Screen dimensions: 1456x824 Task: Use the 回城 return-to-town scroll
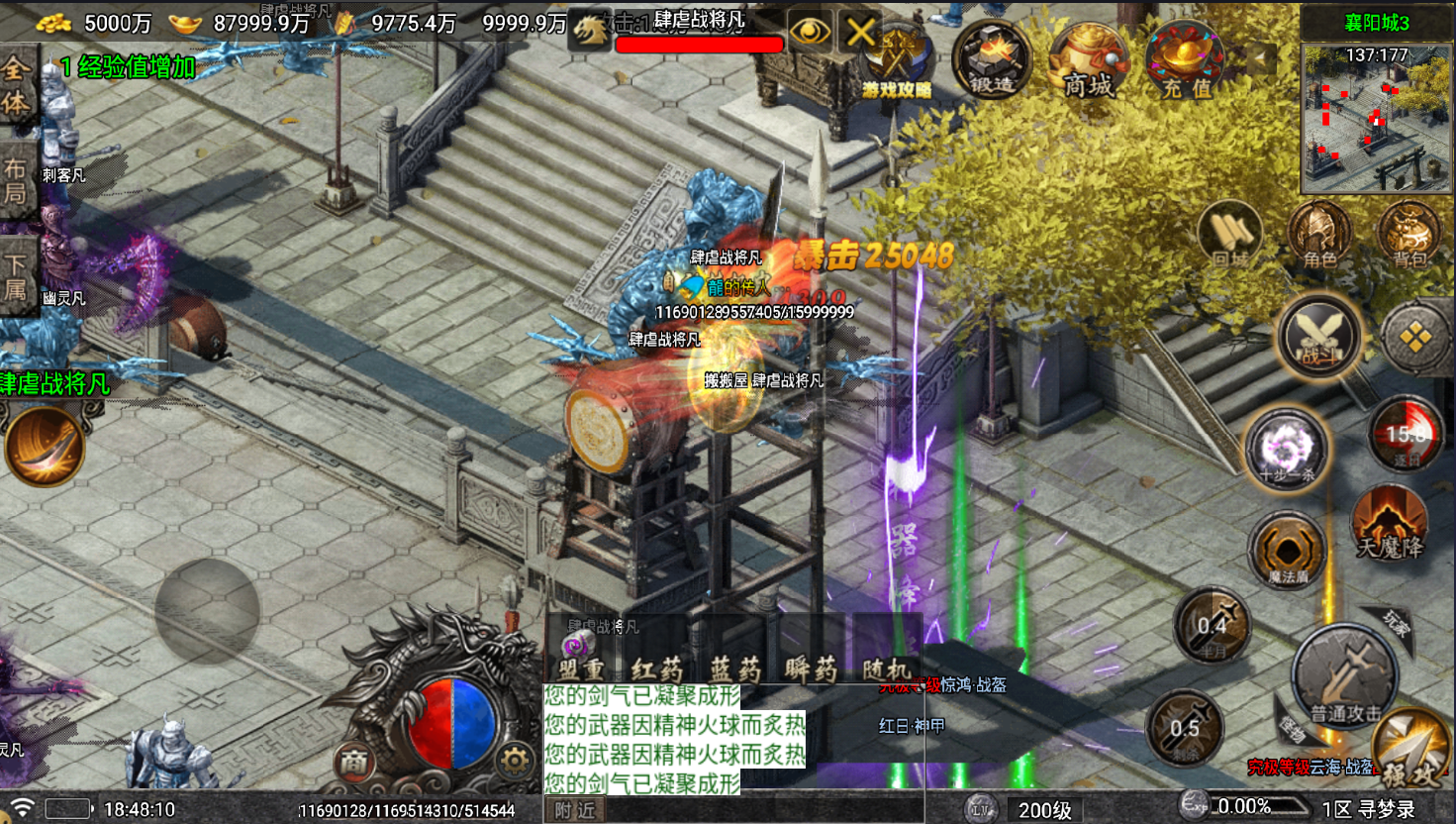[x=1230, y=238]
